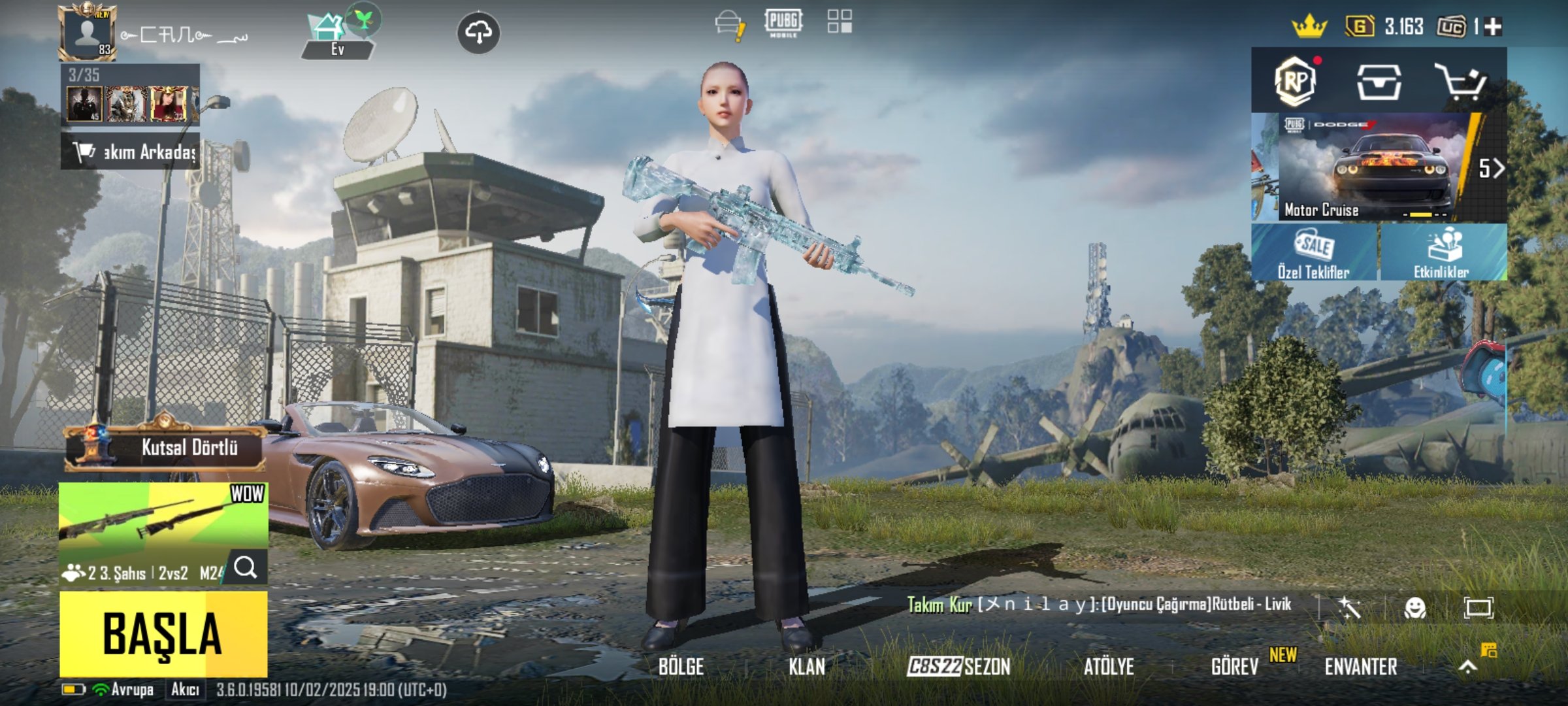Open Özel Teklifler special offers

[x=1315, y=252]
